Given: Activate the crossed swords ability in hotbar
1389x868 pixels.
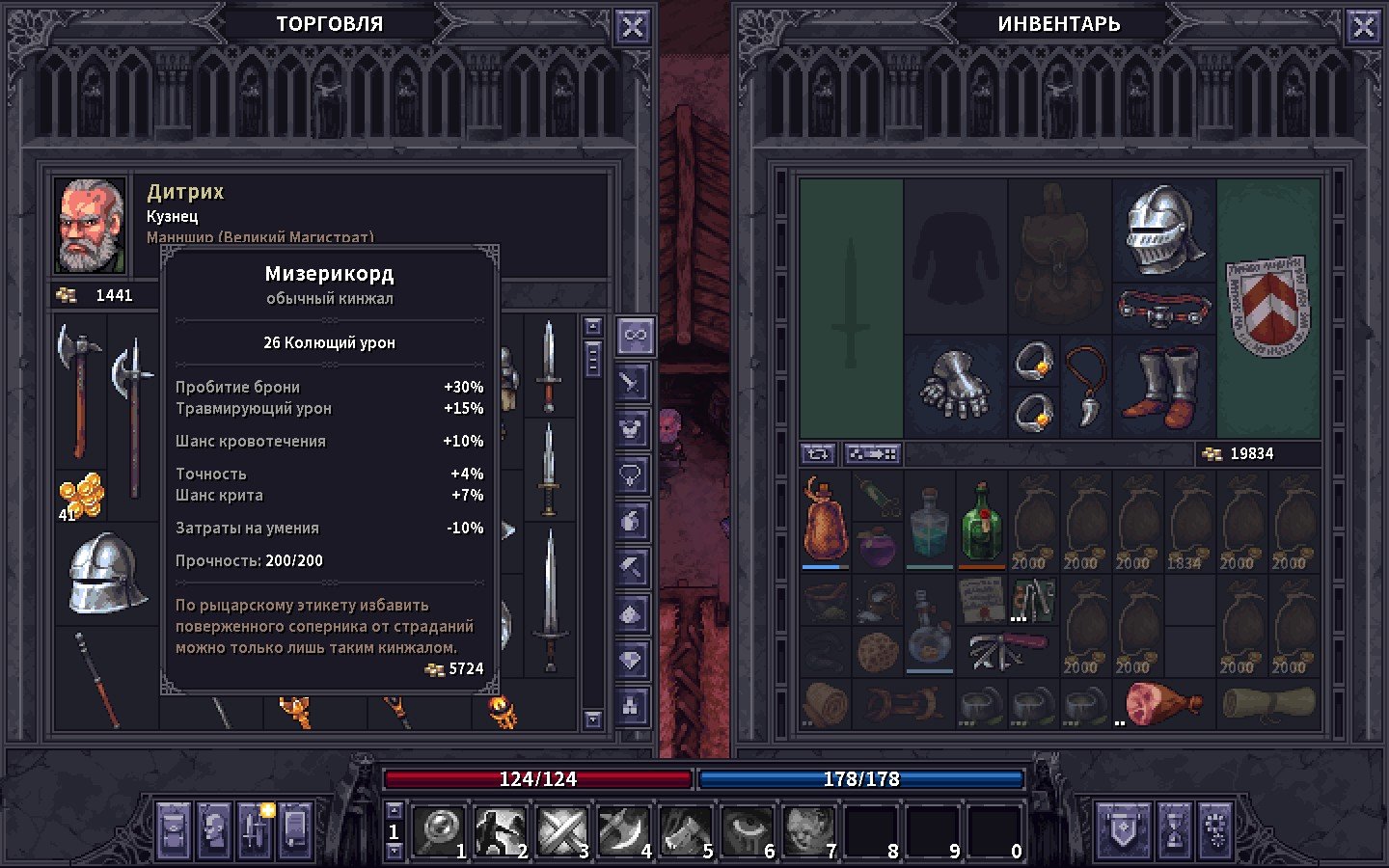Looking at the screenshot, I should pos(562,831).
